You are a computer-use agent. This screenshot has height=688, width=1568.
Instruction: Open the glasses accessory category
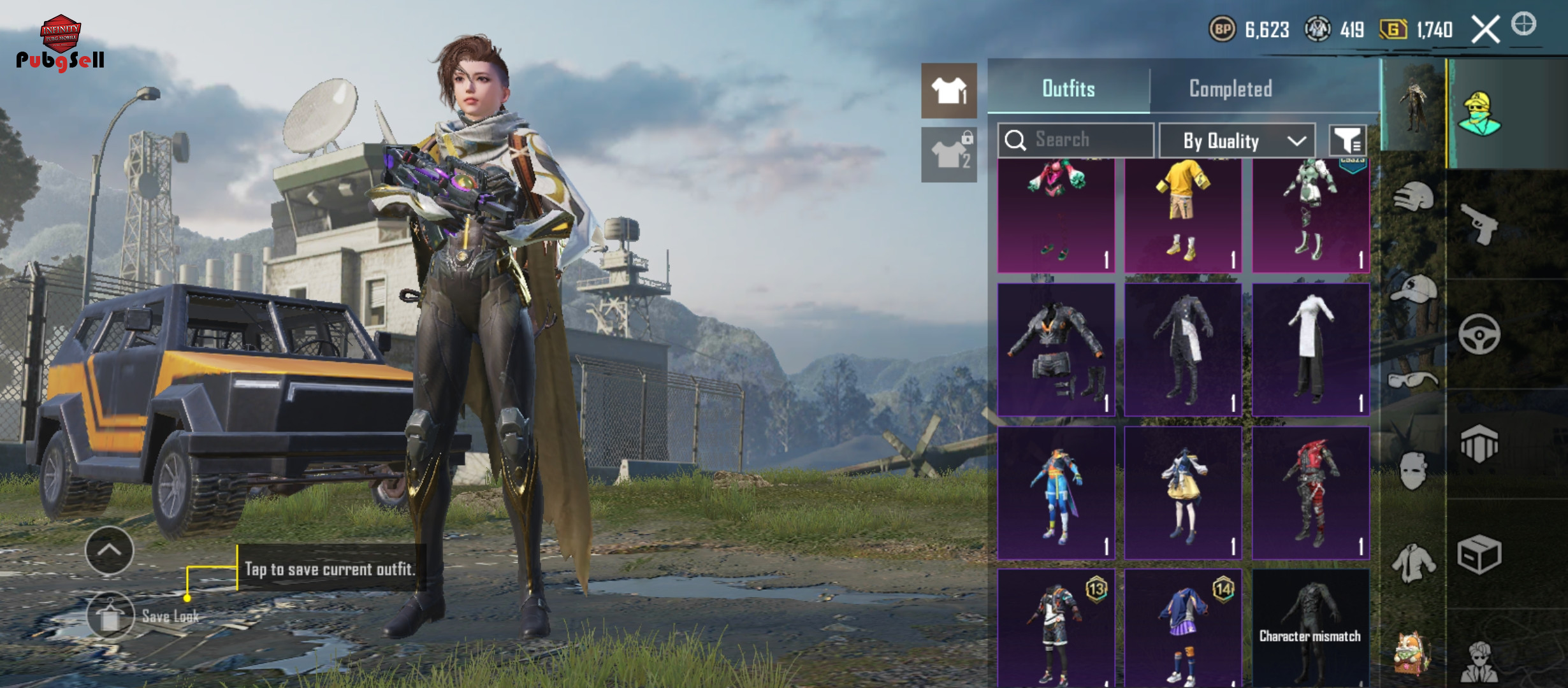point(1413,380)
